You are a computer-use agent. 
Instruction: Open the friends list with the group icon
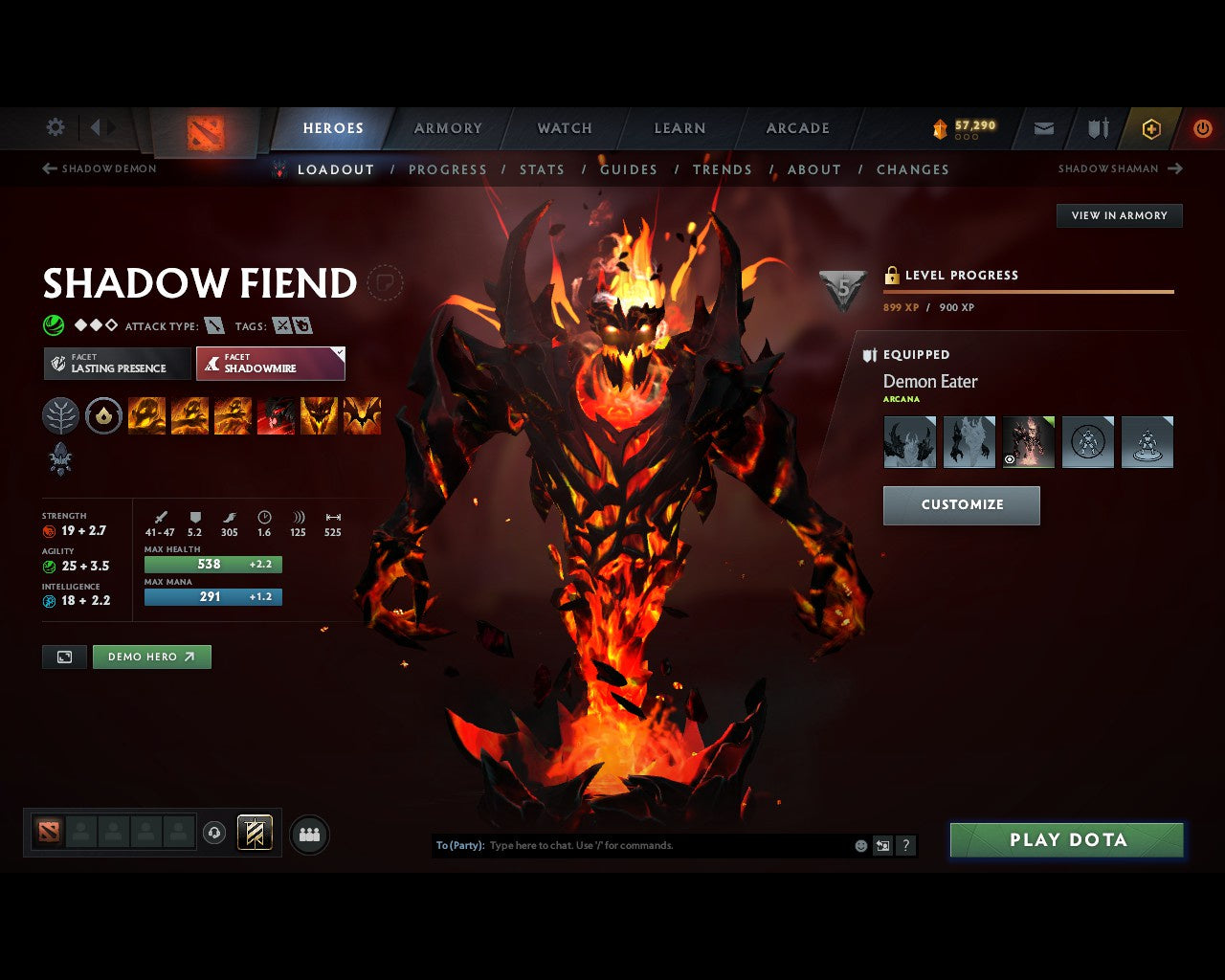tap(308, 834)
